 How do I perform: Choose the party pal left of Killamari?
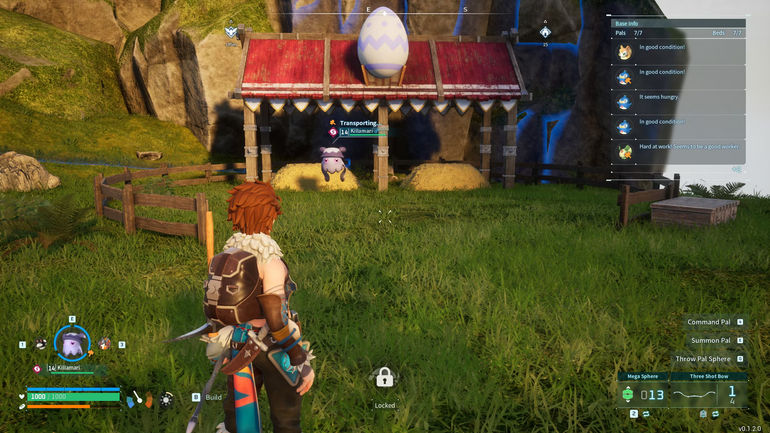[40, 343]
